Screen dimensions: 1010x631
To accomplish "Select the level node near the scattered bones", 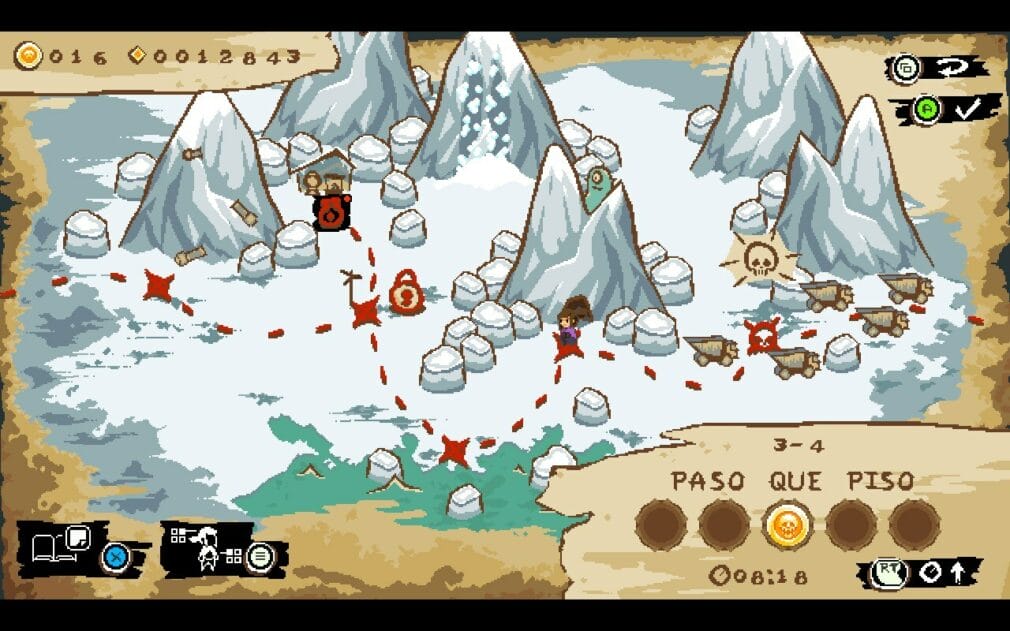I will (x=158, y=286).
